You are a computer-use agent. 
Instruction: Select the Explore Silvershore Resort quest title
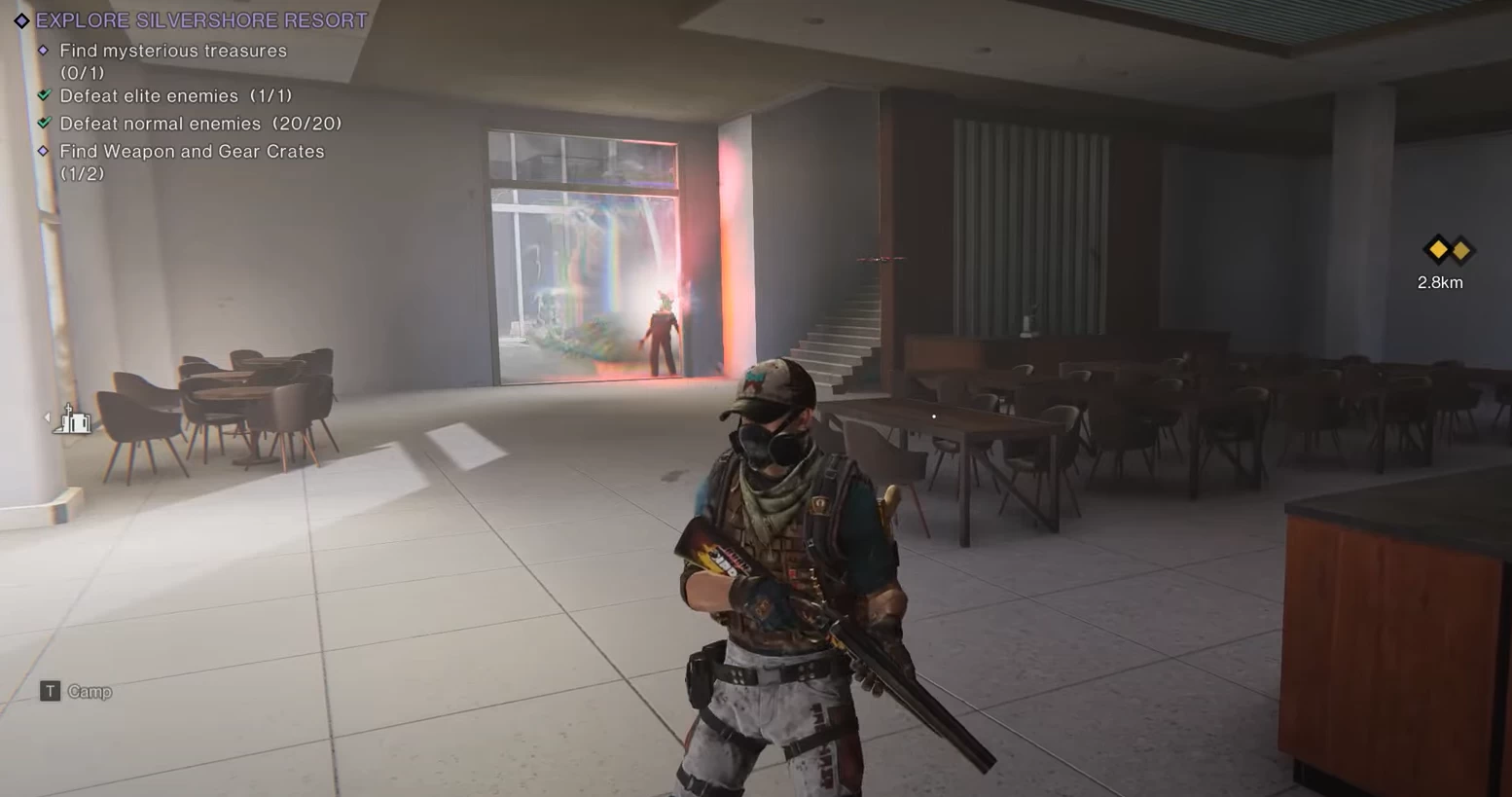tap(201, 20)
